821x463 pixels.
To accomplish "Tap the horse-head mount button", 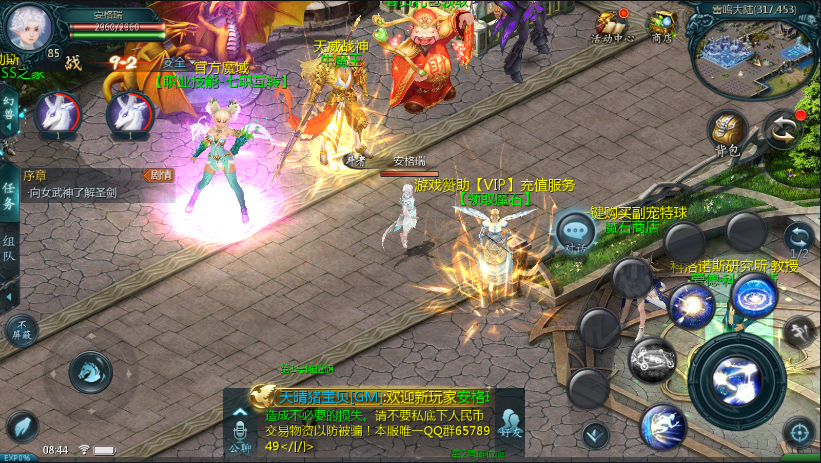I will pos(89,372).
